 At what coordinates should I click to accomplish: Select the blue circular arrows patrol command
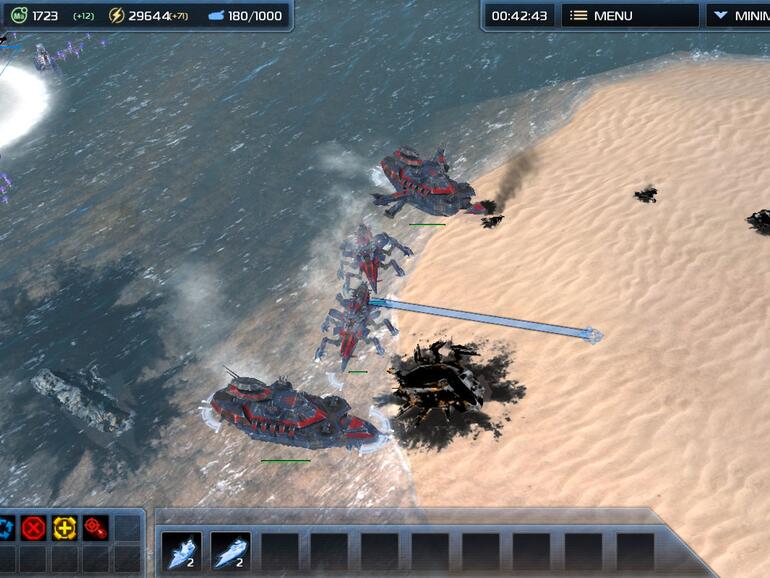(6, 527)
